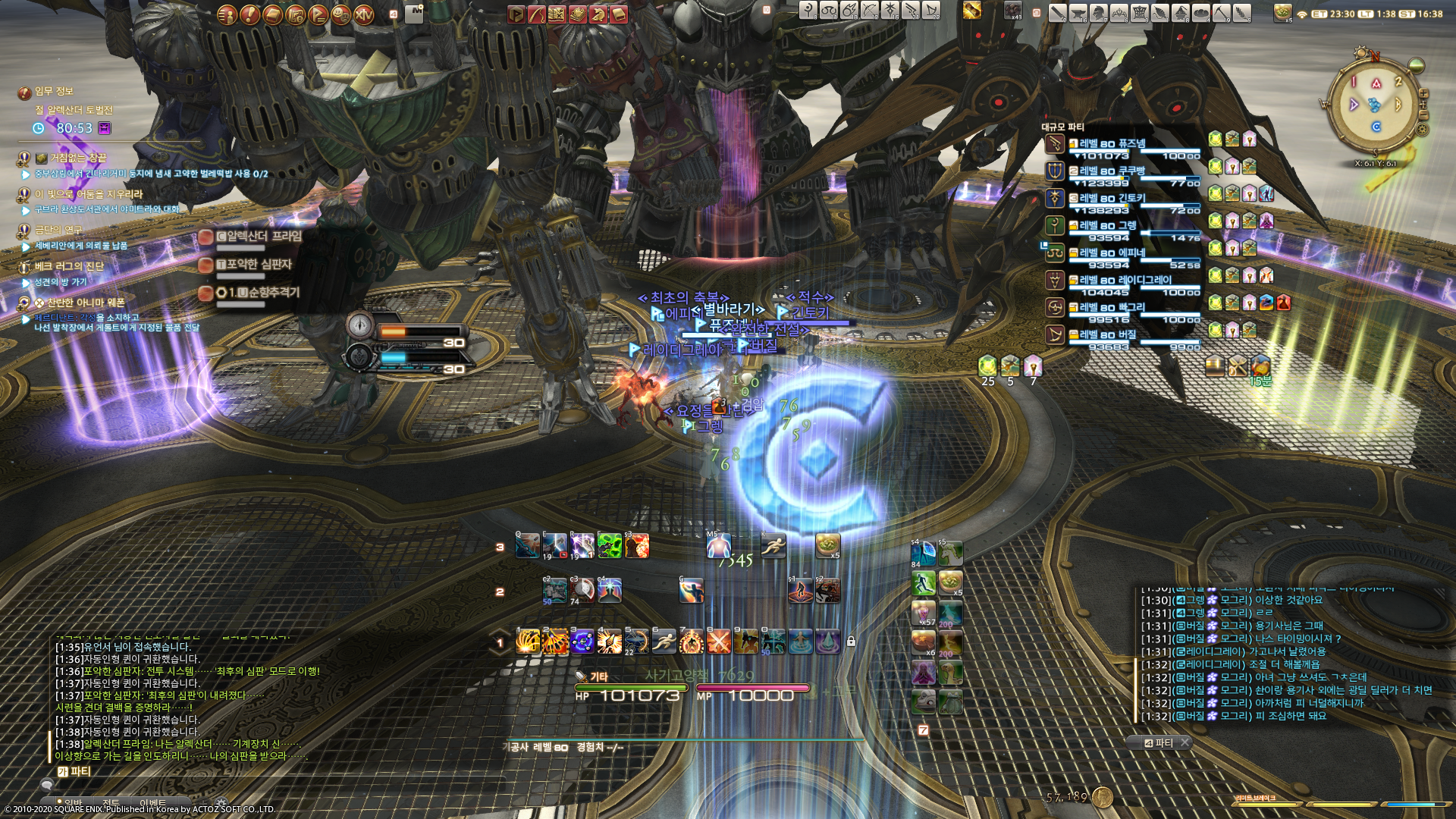1456x819 pixels.
Task: Close the party chat tab
Action: tap(1185, 742)
